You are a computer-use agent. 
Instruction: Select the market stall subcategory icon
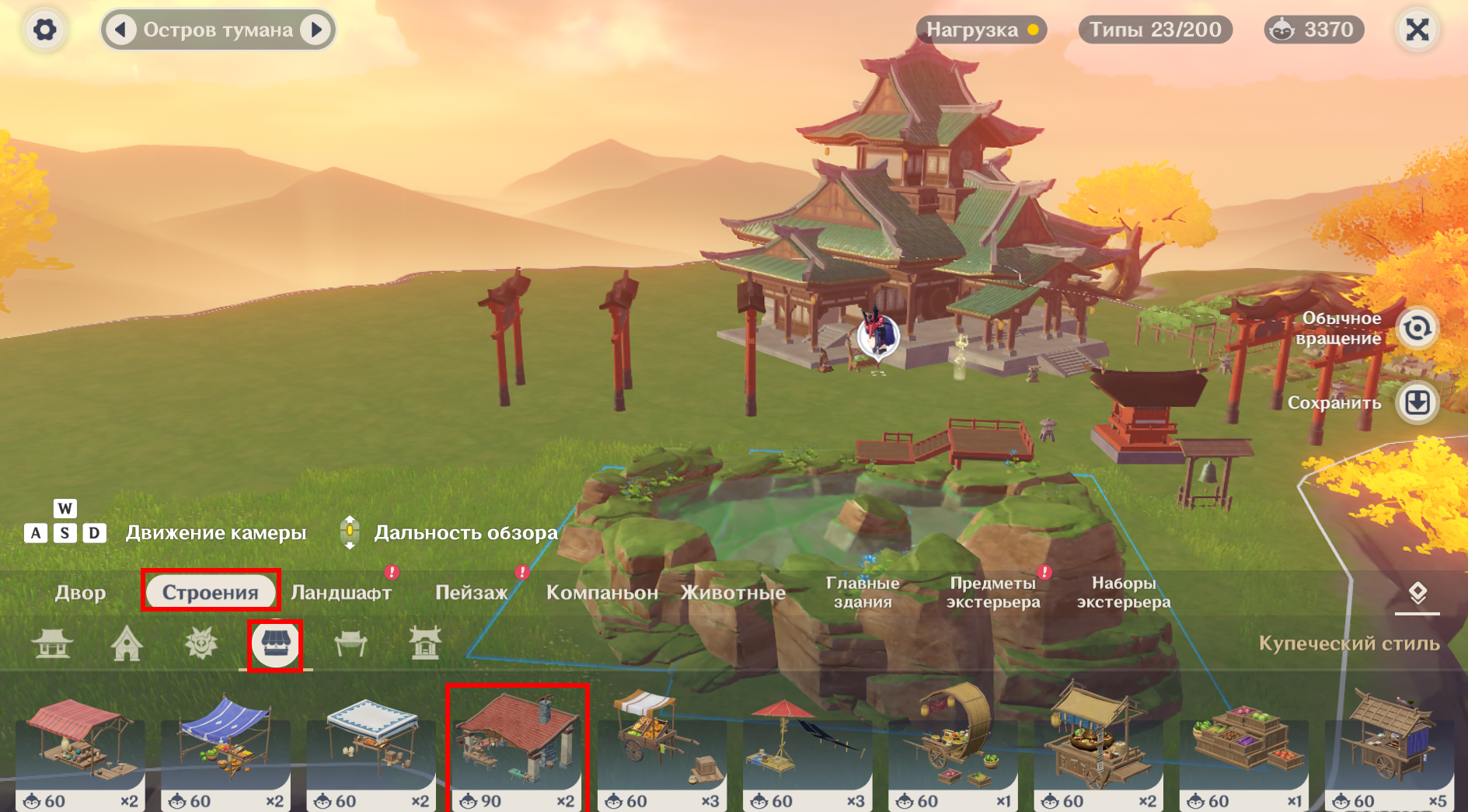tap(275, 643)
